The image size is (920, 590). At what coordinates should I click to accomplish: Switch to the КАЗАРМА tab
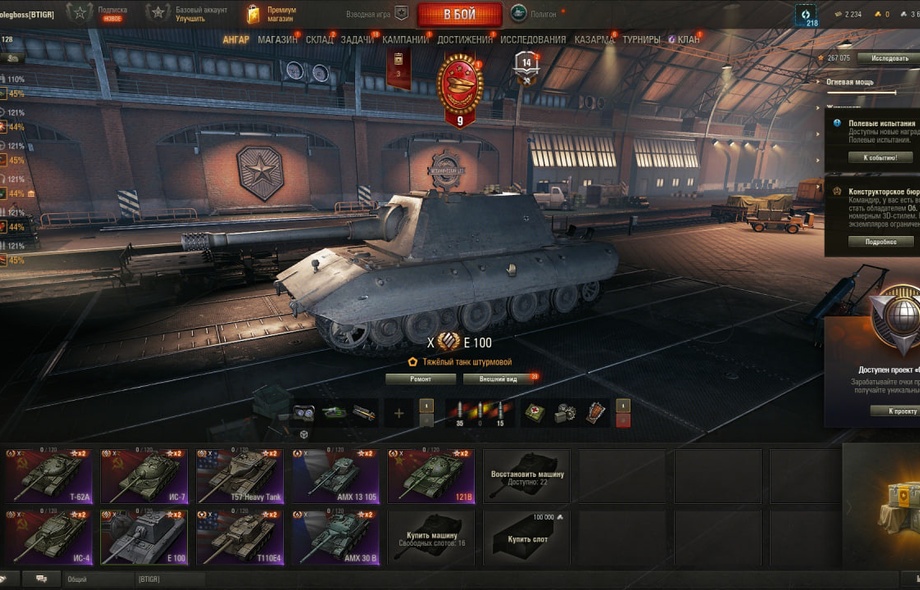(594, 40)
